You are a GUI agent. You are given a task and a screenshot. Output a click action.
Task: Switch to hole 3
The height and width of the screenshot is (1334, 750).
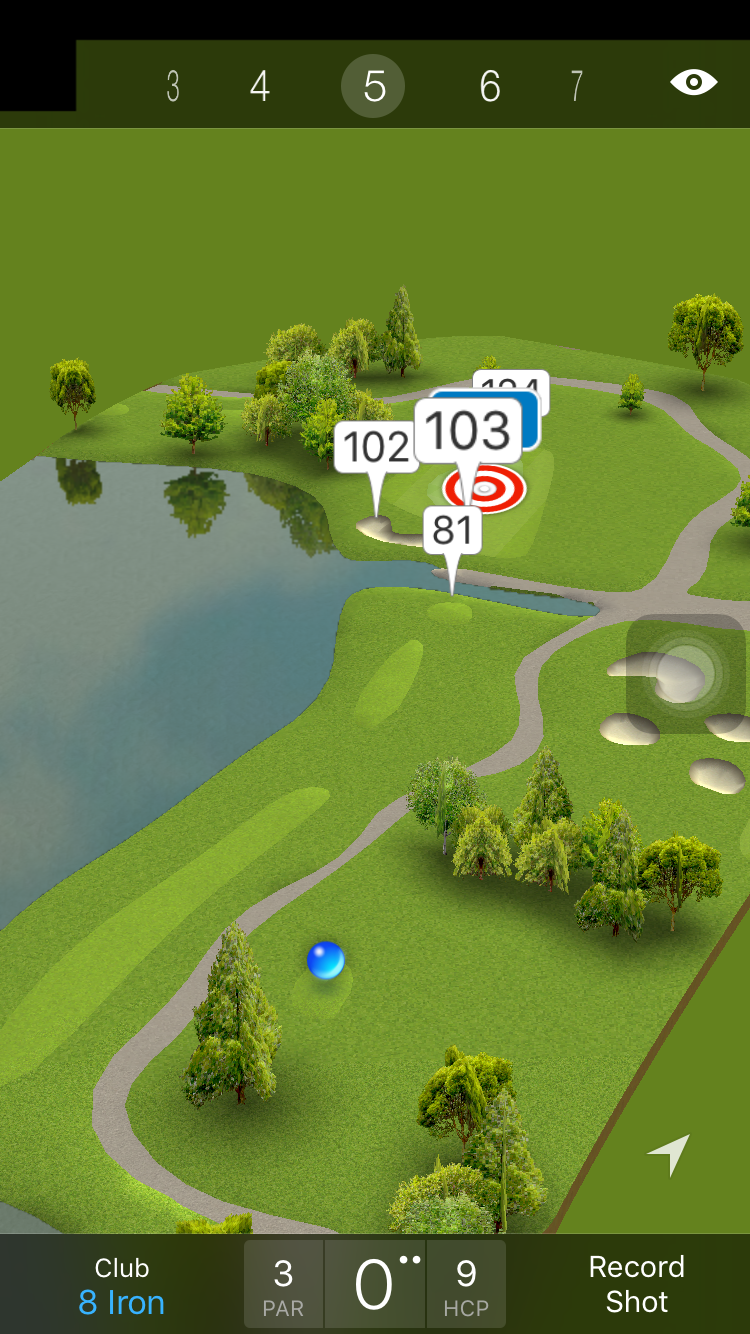point(173,87)
